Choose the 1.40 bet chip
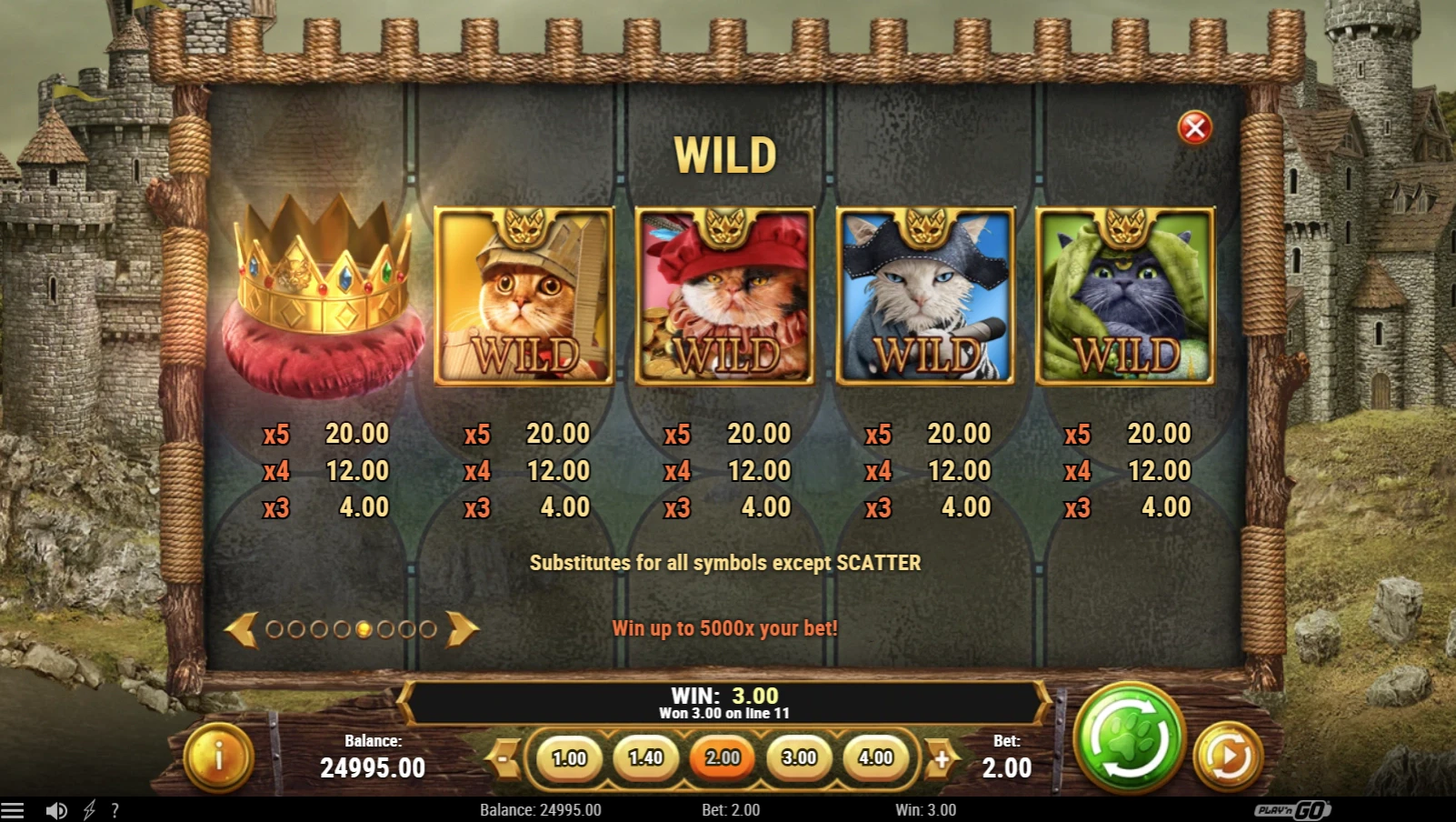Image resolution: width=1456 pixels, height=822 pixels. point(645,757)
